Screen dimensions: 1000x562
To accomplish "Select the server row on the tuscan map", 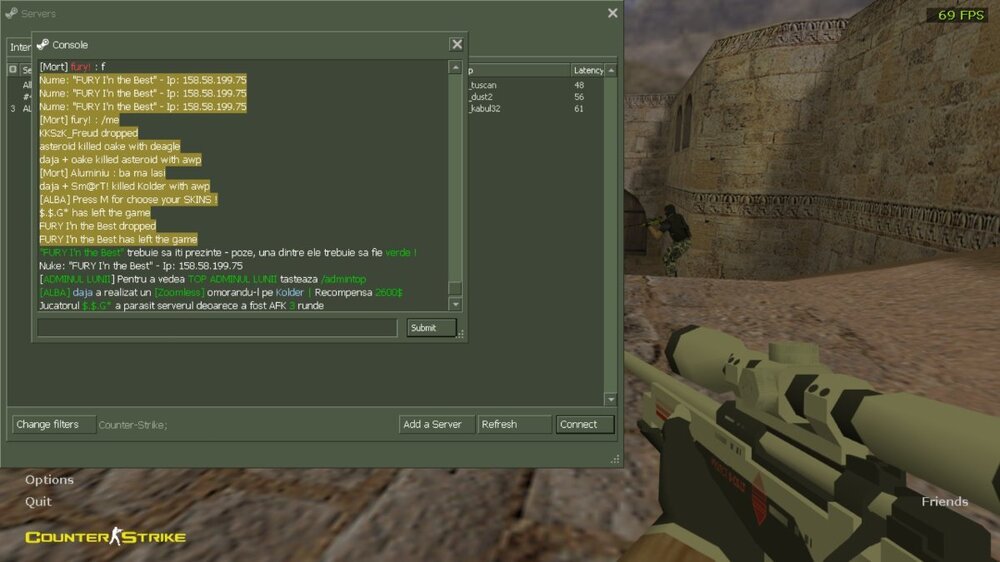I will tap(530, 85).
